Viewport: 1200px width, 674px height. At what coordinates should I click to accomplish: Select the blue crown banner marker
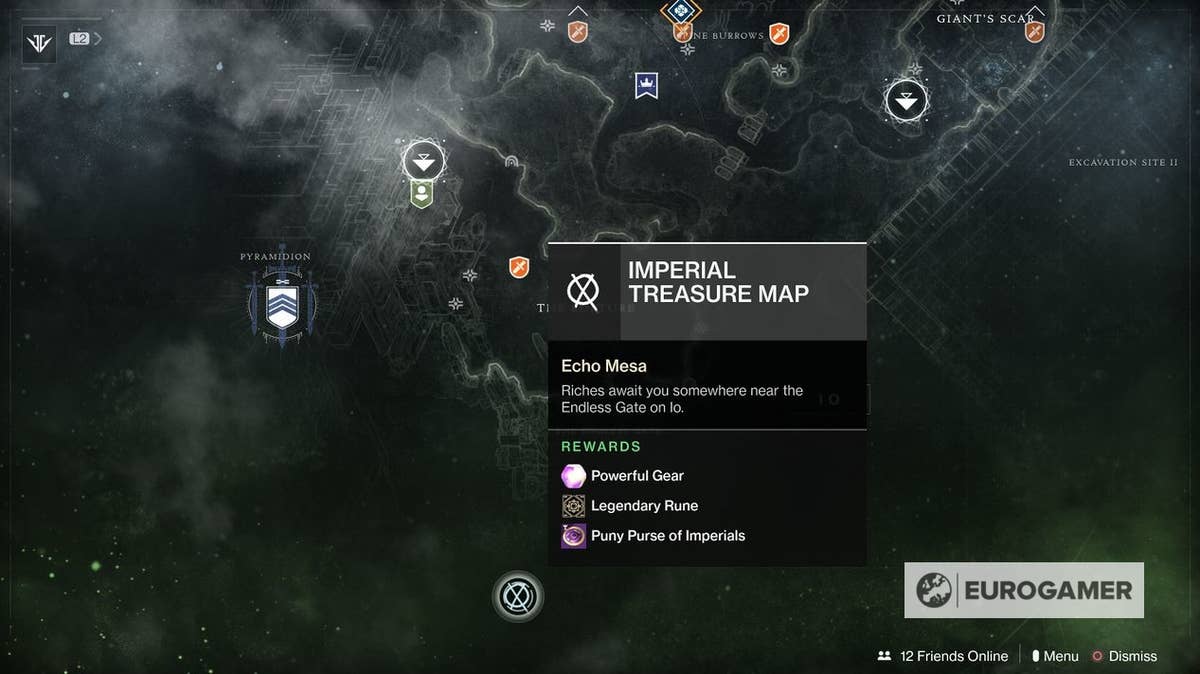tap(646, 86)
